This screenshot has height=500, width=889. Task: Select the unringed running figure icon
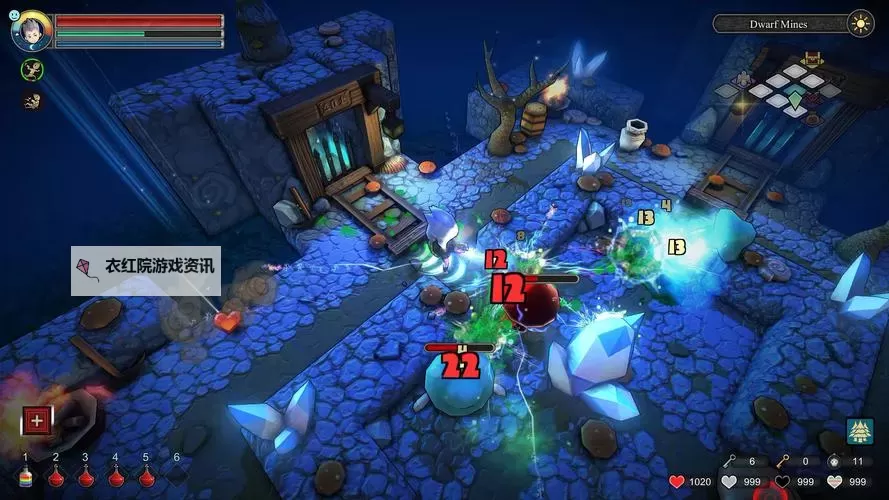click(32, 100)
